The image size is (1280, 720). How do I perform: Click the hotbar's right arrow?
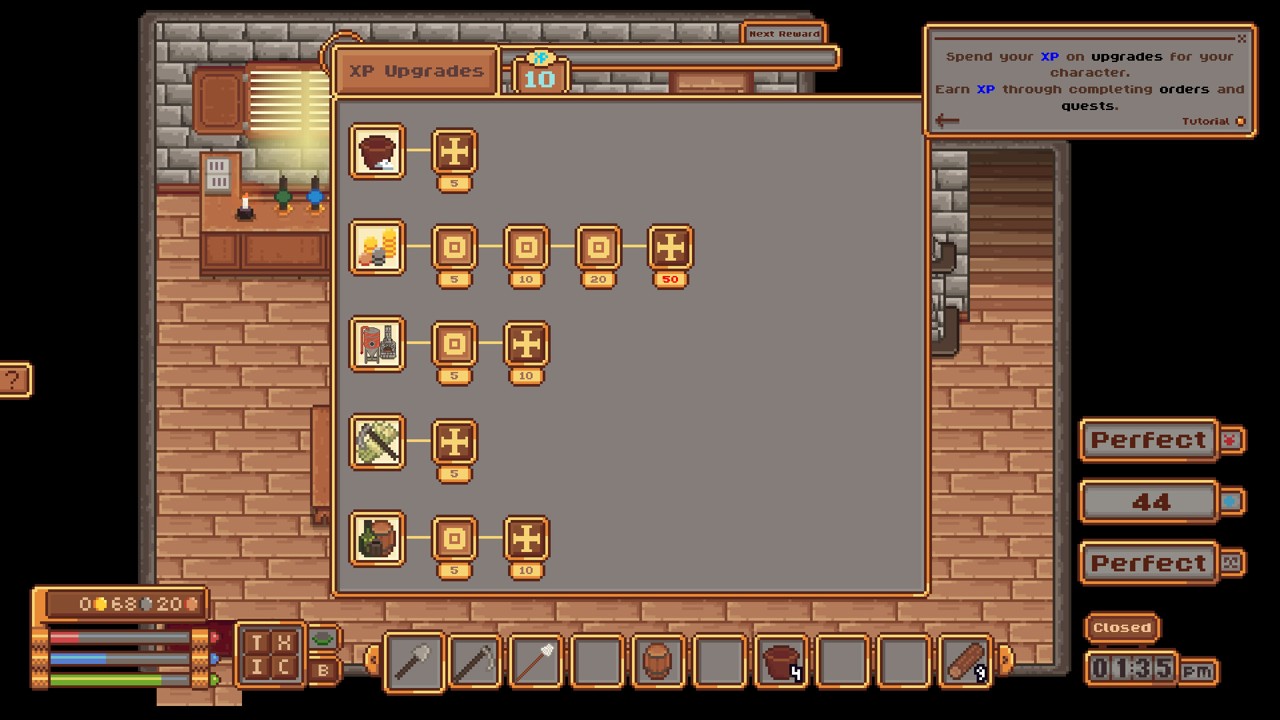(1005, 659)
